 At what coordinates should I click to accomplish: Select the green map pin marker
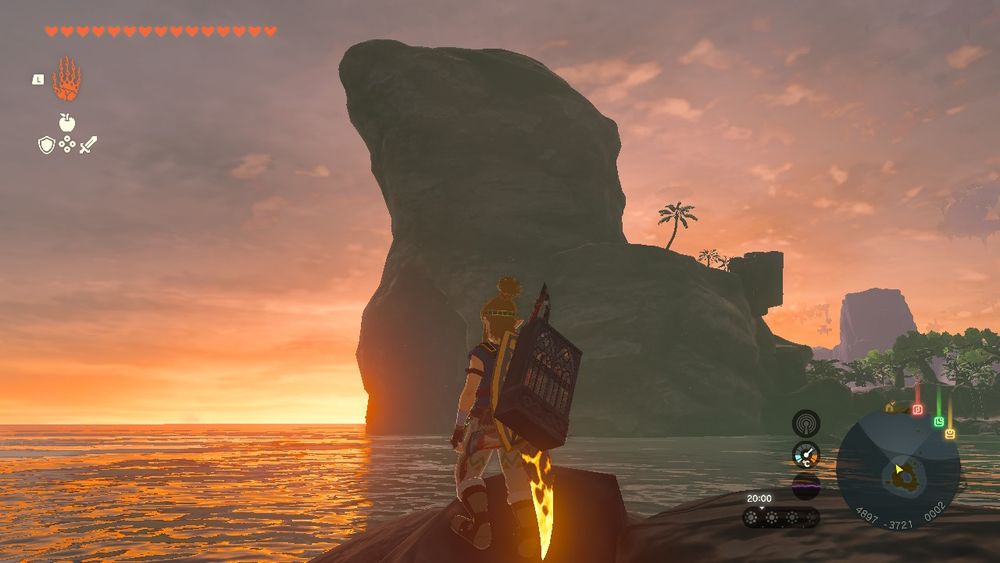point(939,422)
